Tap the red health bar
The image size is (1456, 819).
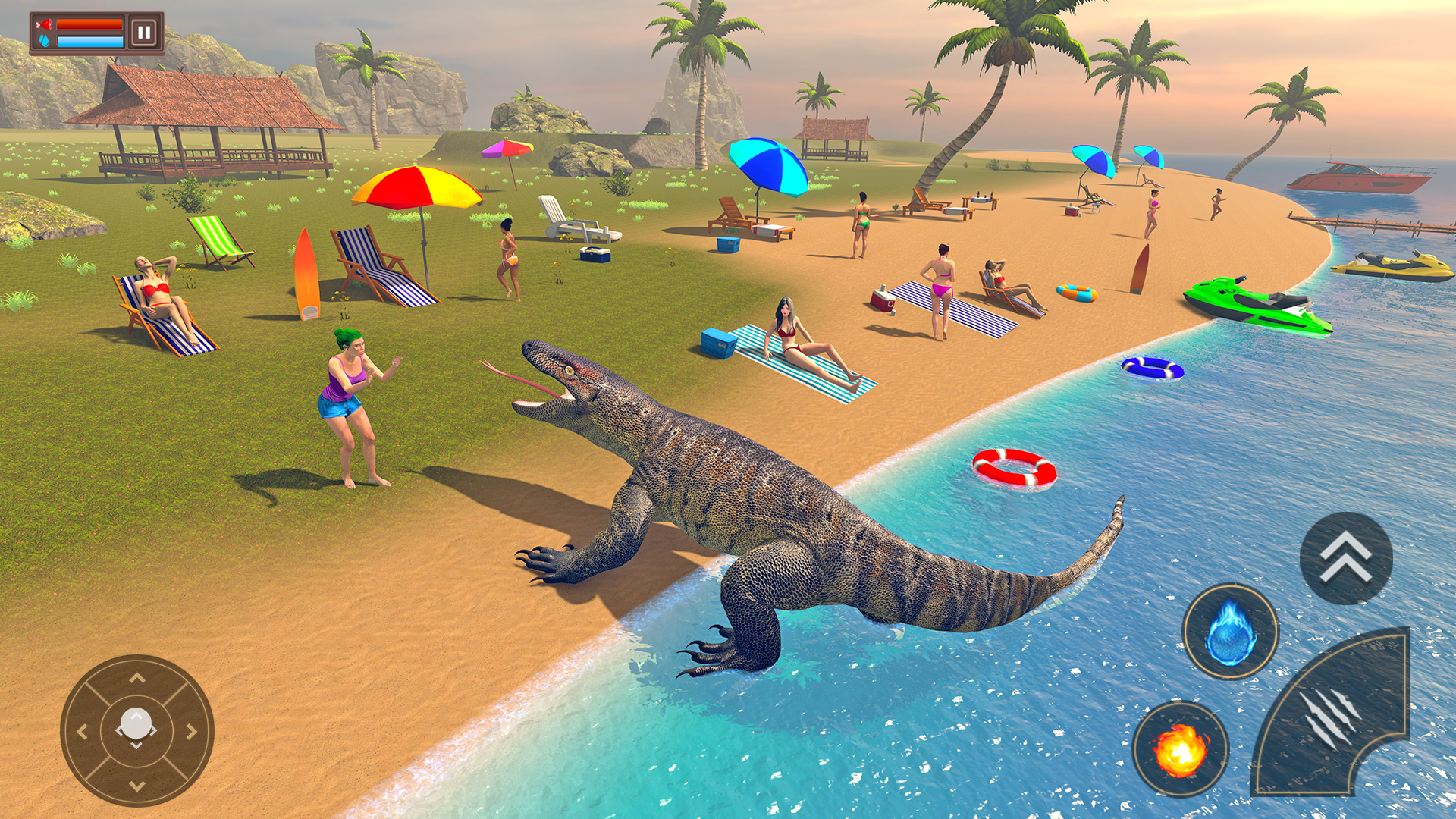(x=91, y=25)
